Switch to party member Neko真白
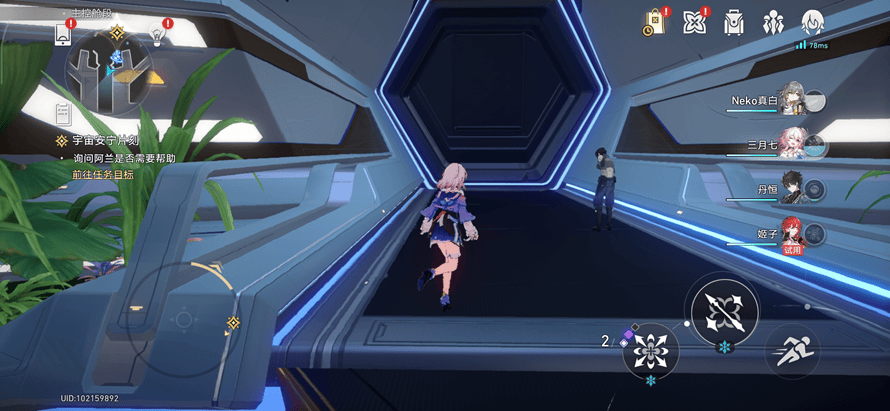 [792, 100]
